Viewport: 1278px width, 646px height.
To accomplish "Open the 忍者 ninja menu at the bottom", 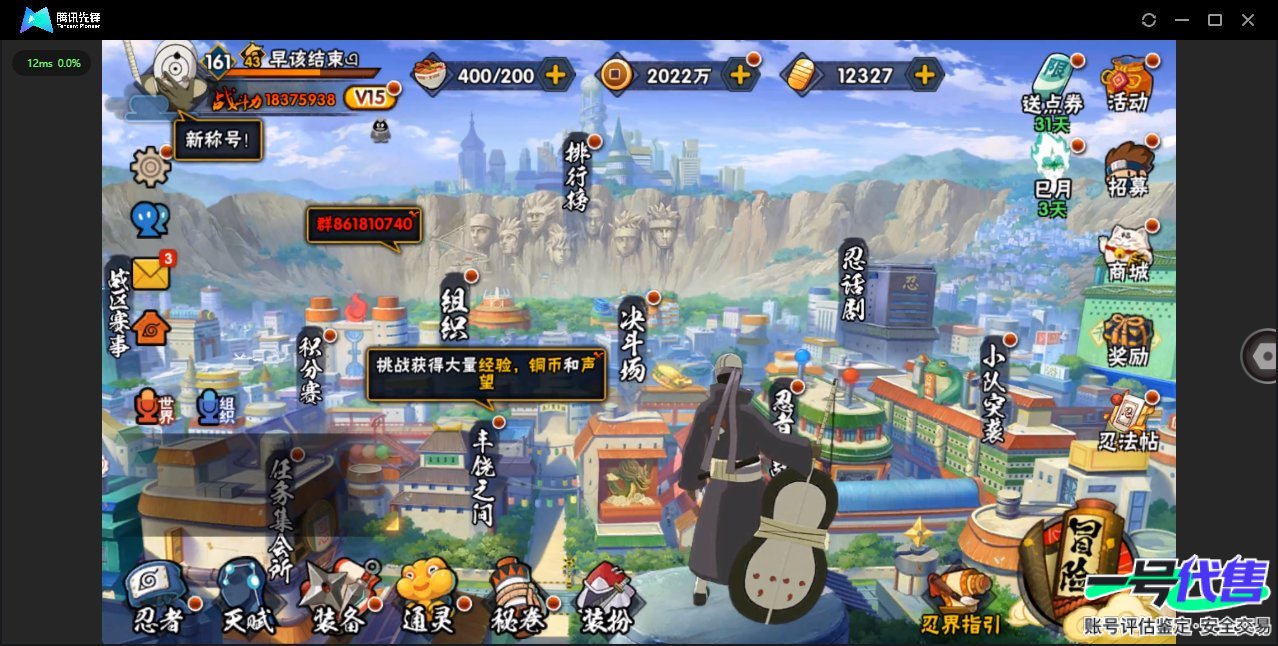I will click(x=158, y=600).
